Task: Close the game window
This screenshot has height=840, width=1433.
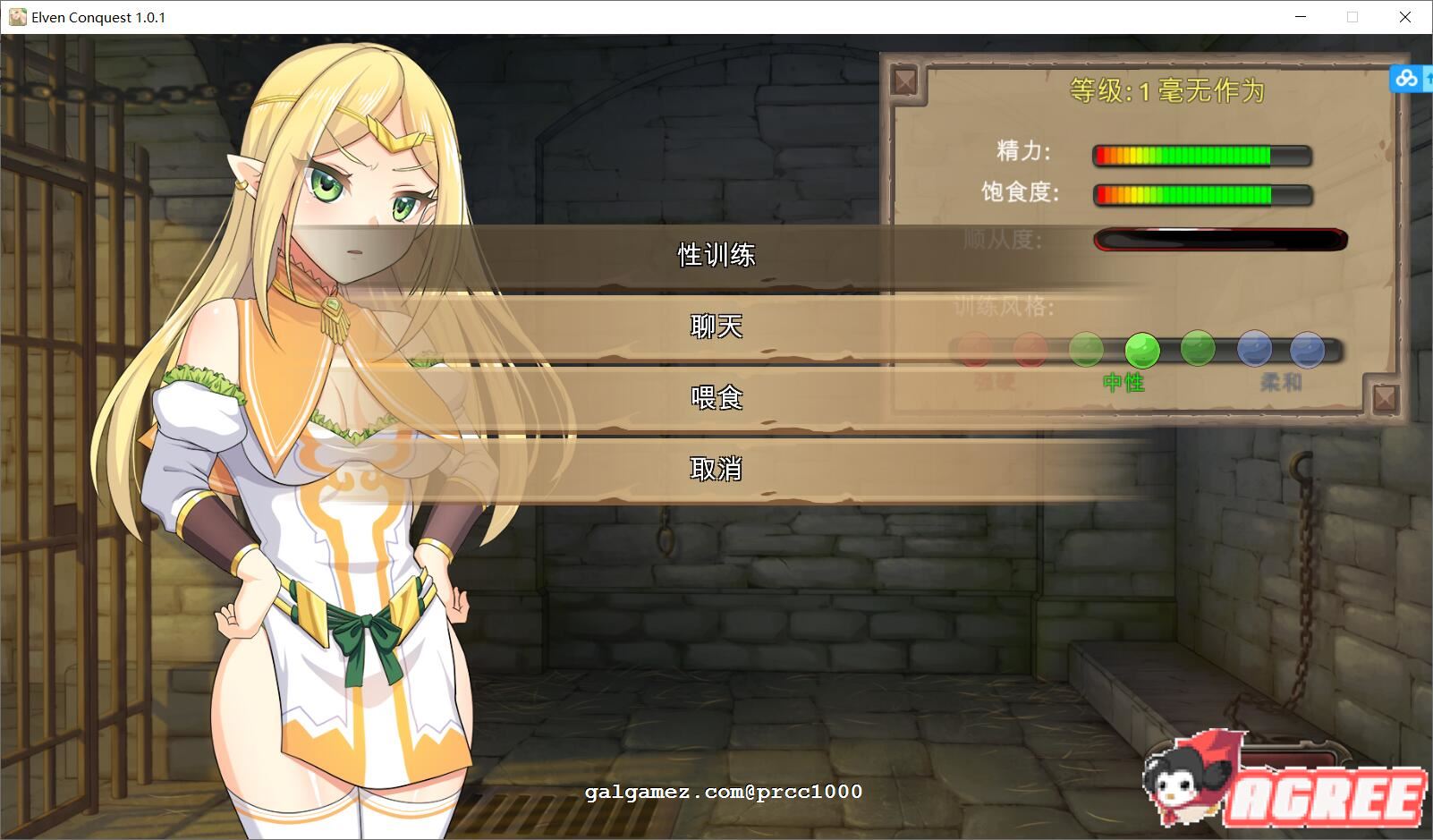Action: tap(1404, 17)
